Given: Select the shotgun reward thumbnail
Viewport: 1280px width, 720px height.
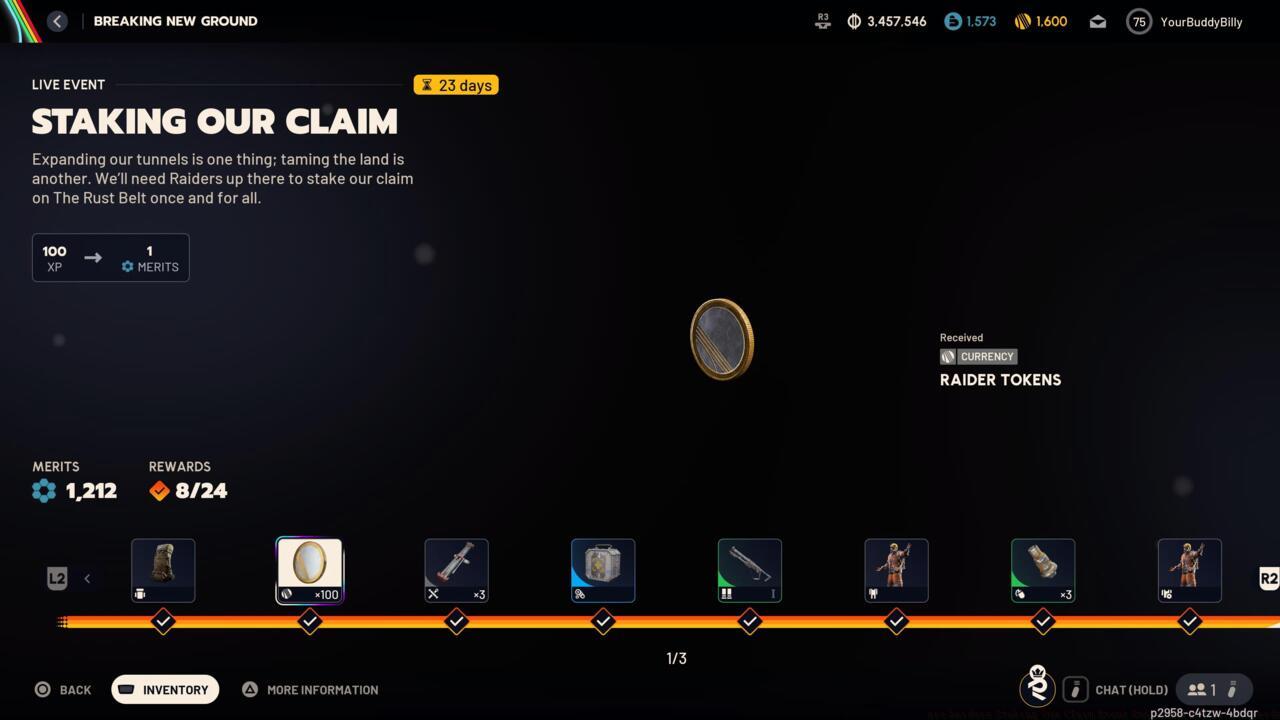Looking at the screenshot, I should point(749,568).
